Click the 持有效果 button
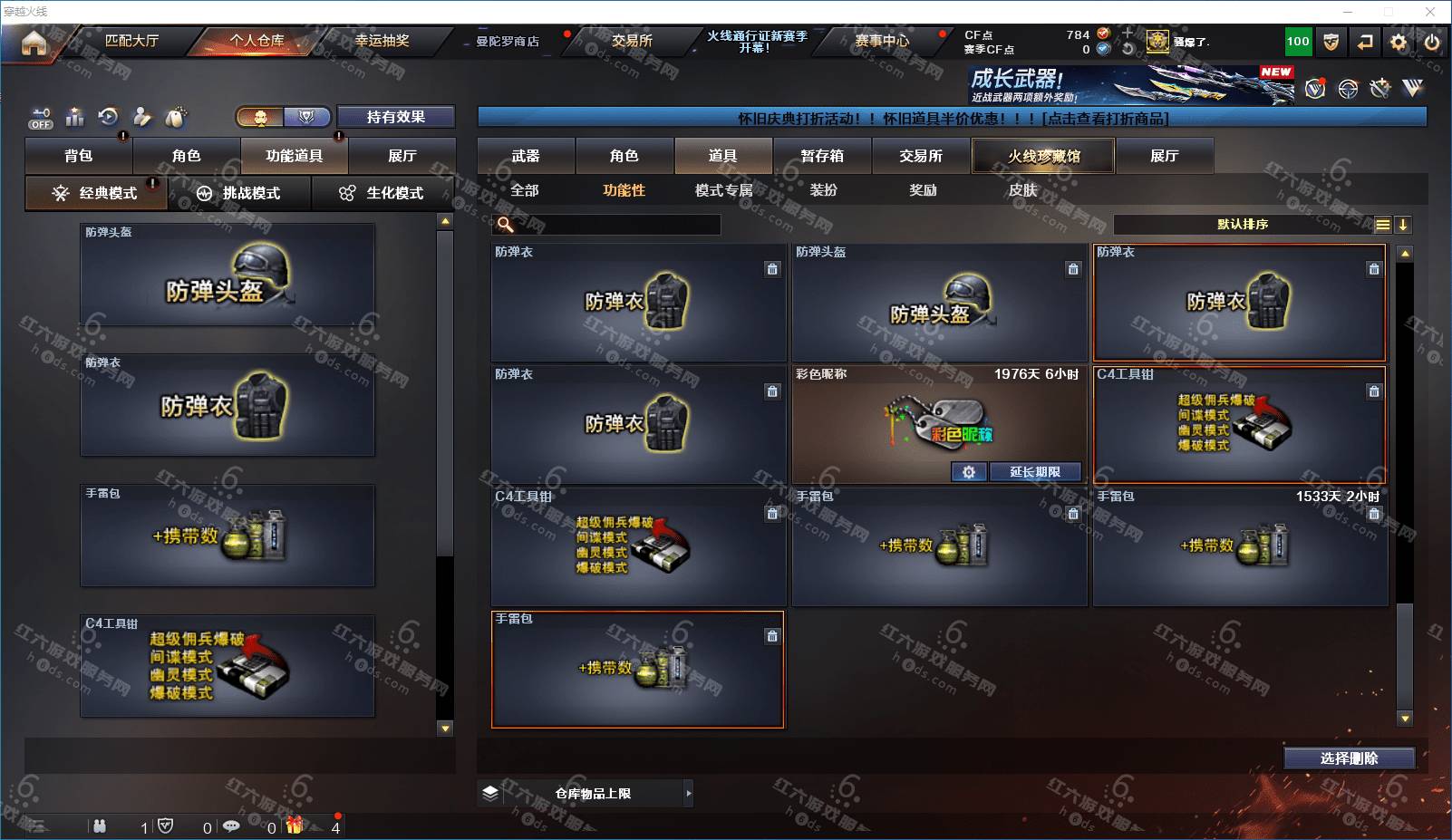The width and height of the screenshot is (1452, 840). coord(395,117)
